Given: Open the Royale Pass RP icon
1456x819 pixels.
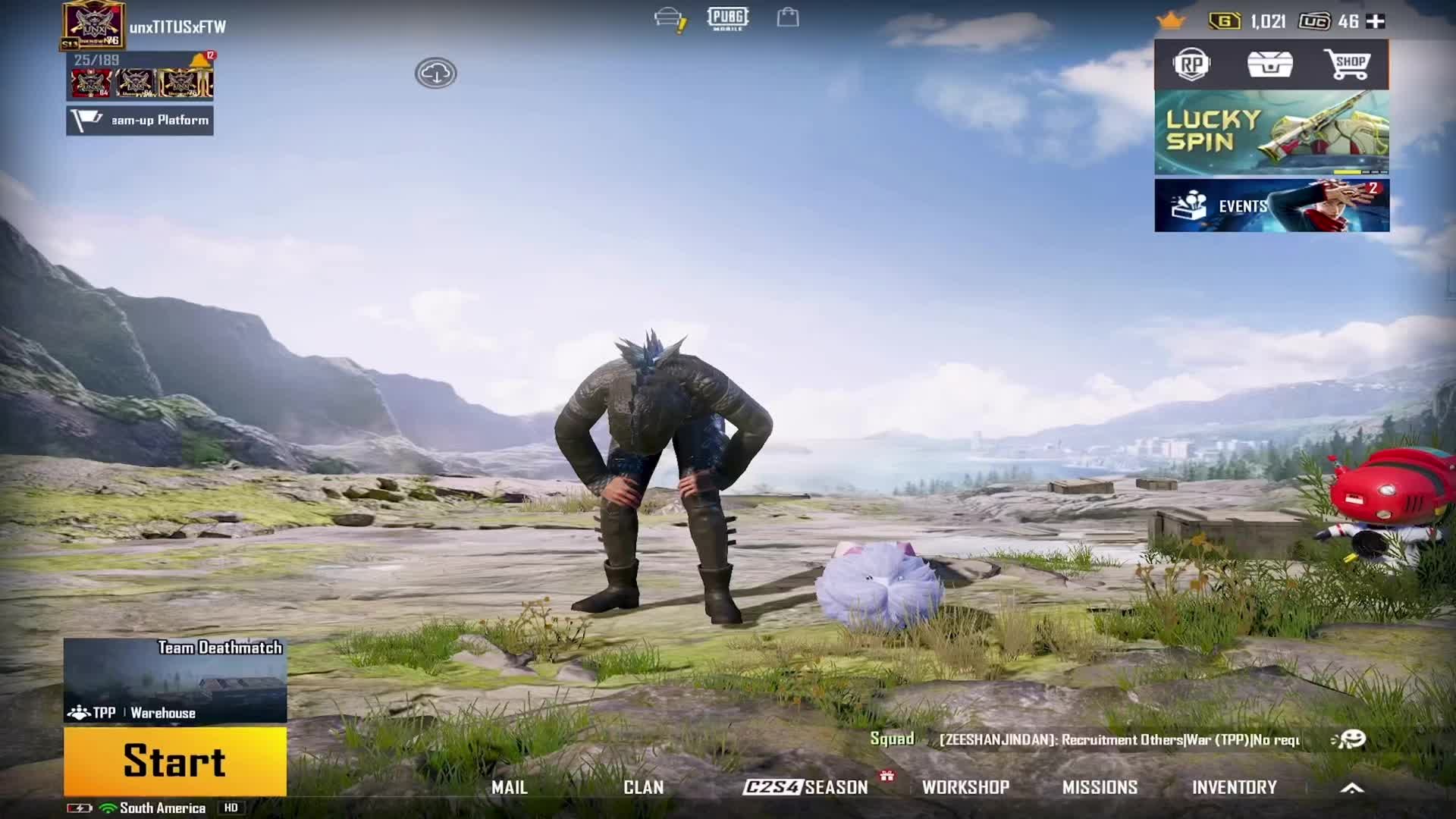Looking at the screenshot, I should pos(1191,65).
